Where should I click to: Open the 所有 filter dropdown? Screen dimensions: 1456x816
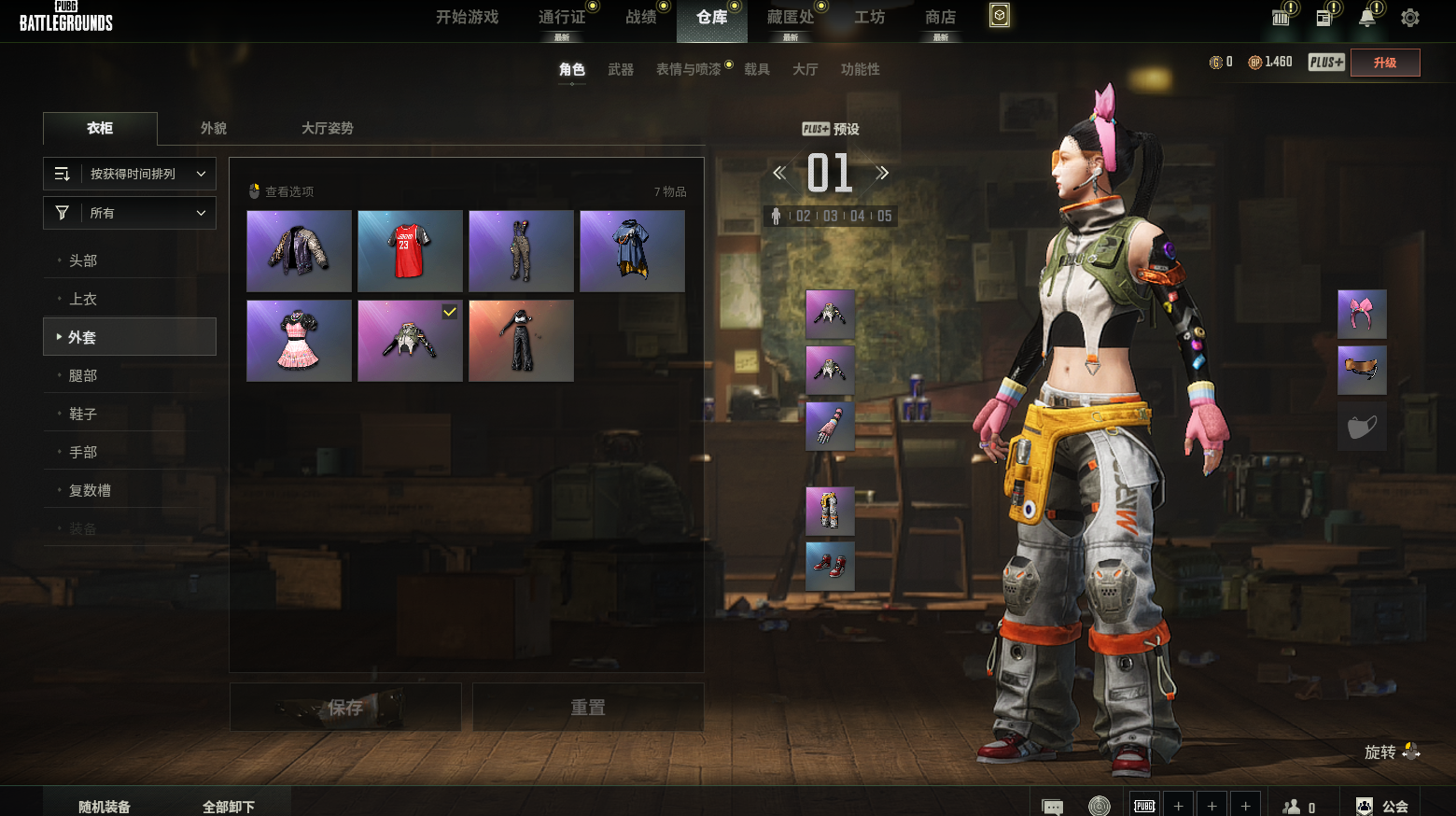pos(130,213)
